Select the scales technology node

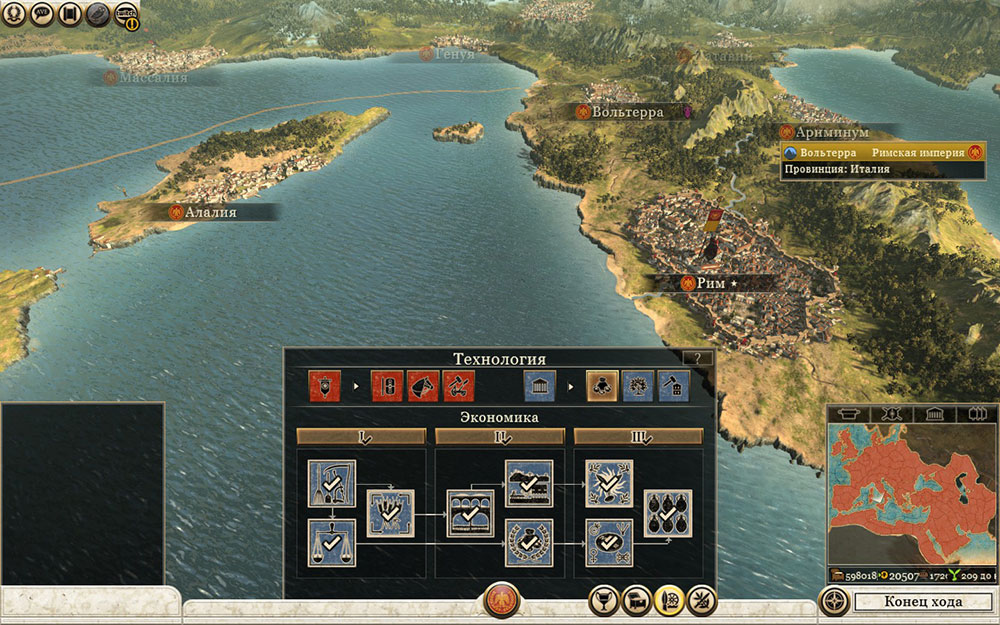tap(332, 543)
